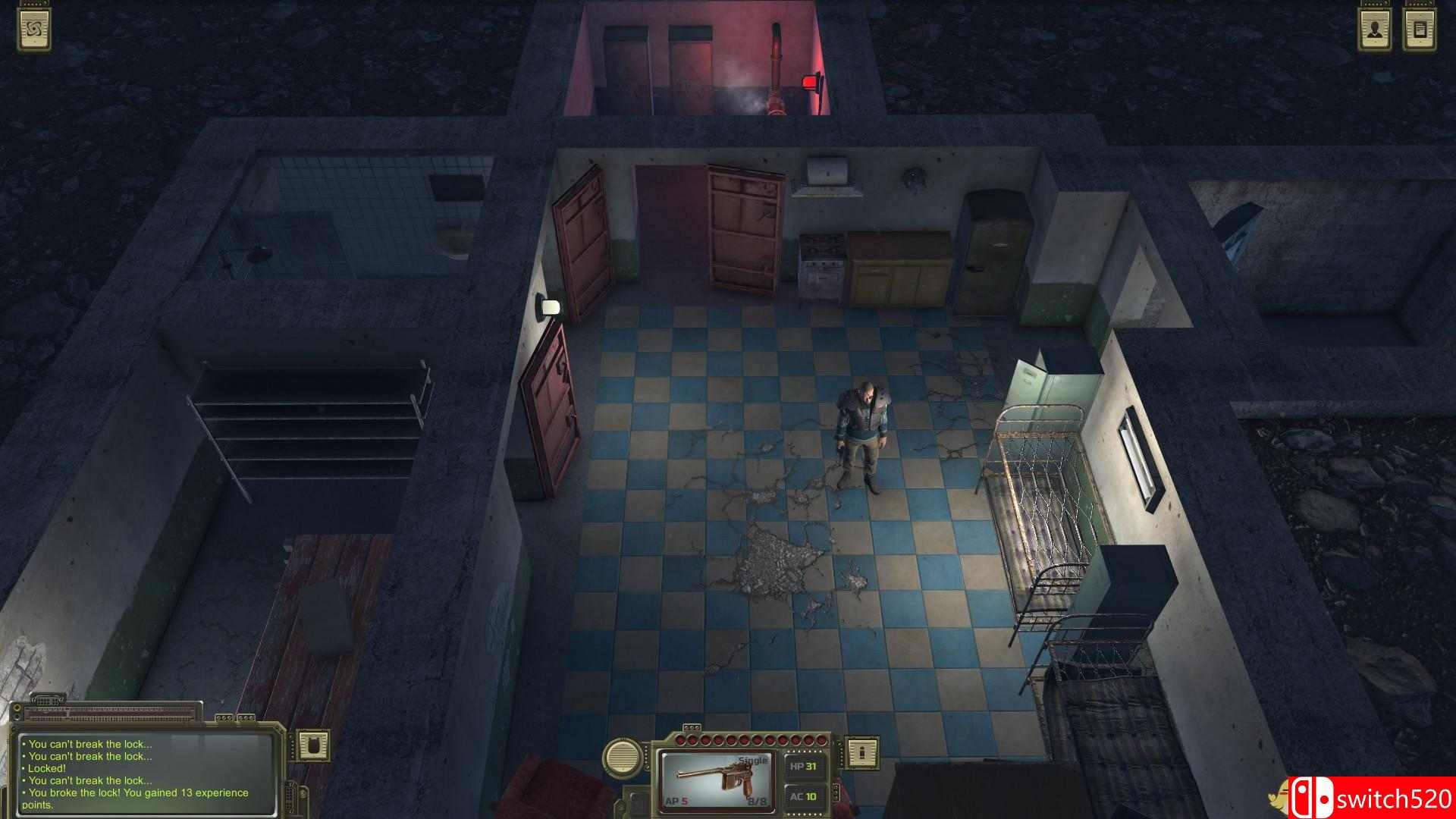Image resolution: width=1456 pixels, height=819 pixels.
Task: Click the 8/8 ammo counter to reload
Action: pyautogui.click(x=758, y=801)
